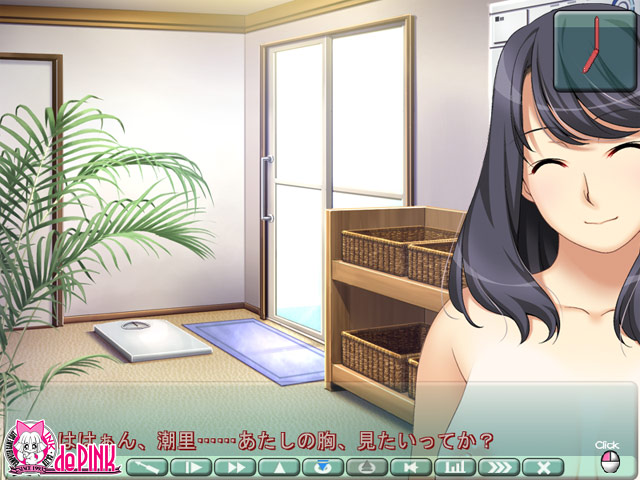640x480 pixels.
Task: Click the diagonal stick icon toolbar button
Action: pos(146,466)
